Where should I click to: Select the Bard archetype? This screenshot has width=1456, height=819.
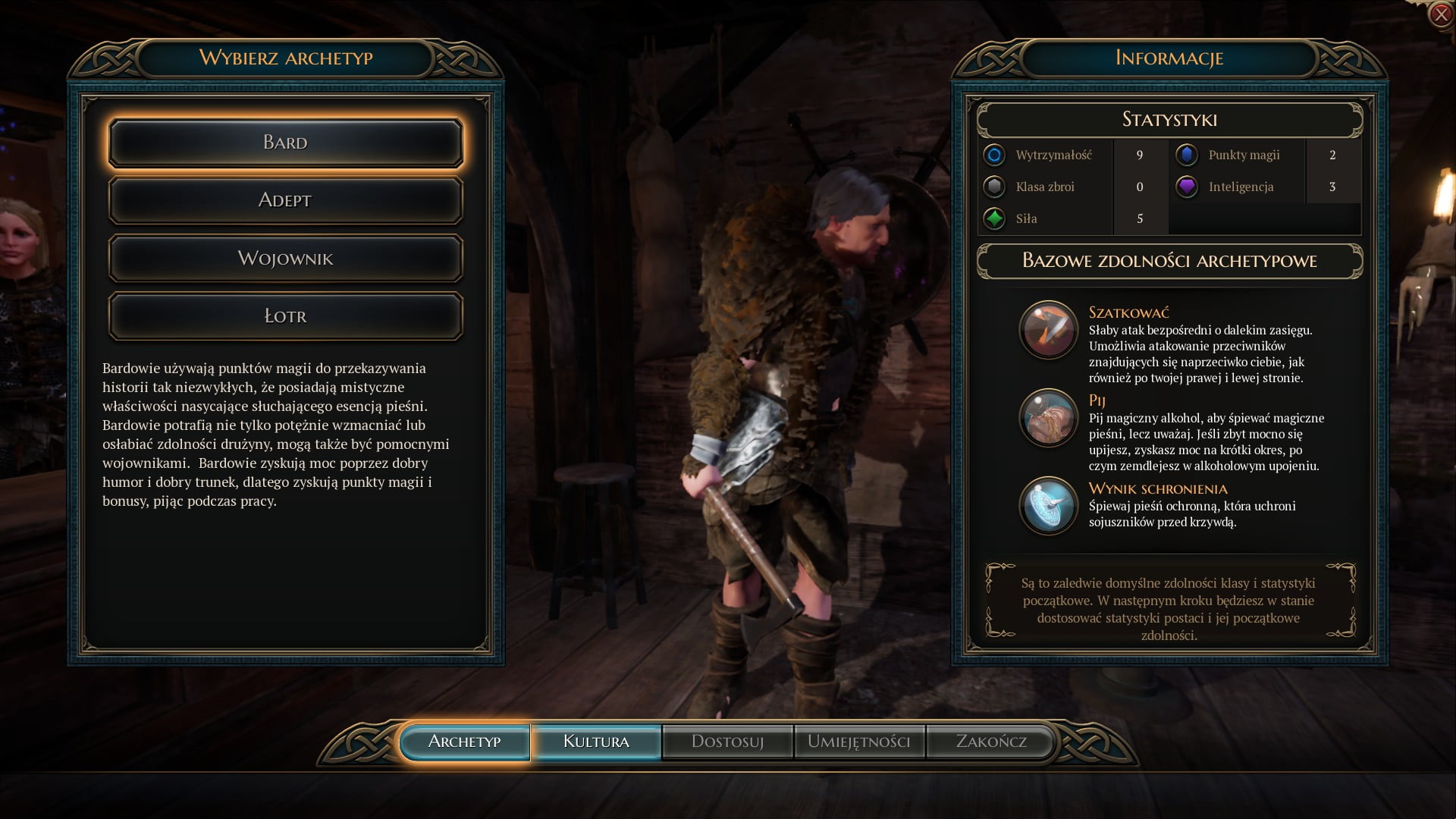(285, 143)
